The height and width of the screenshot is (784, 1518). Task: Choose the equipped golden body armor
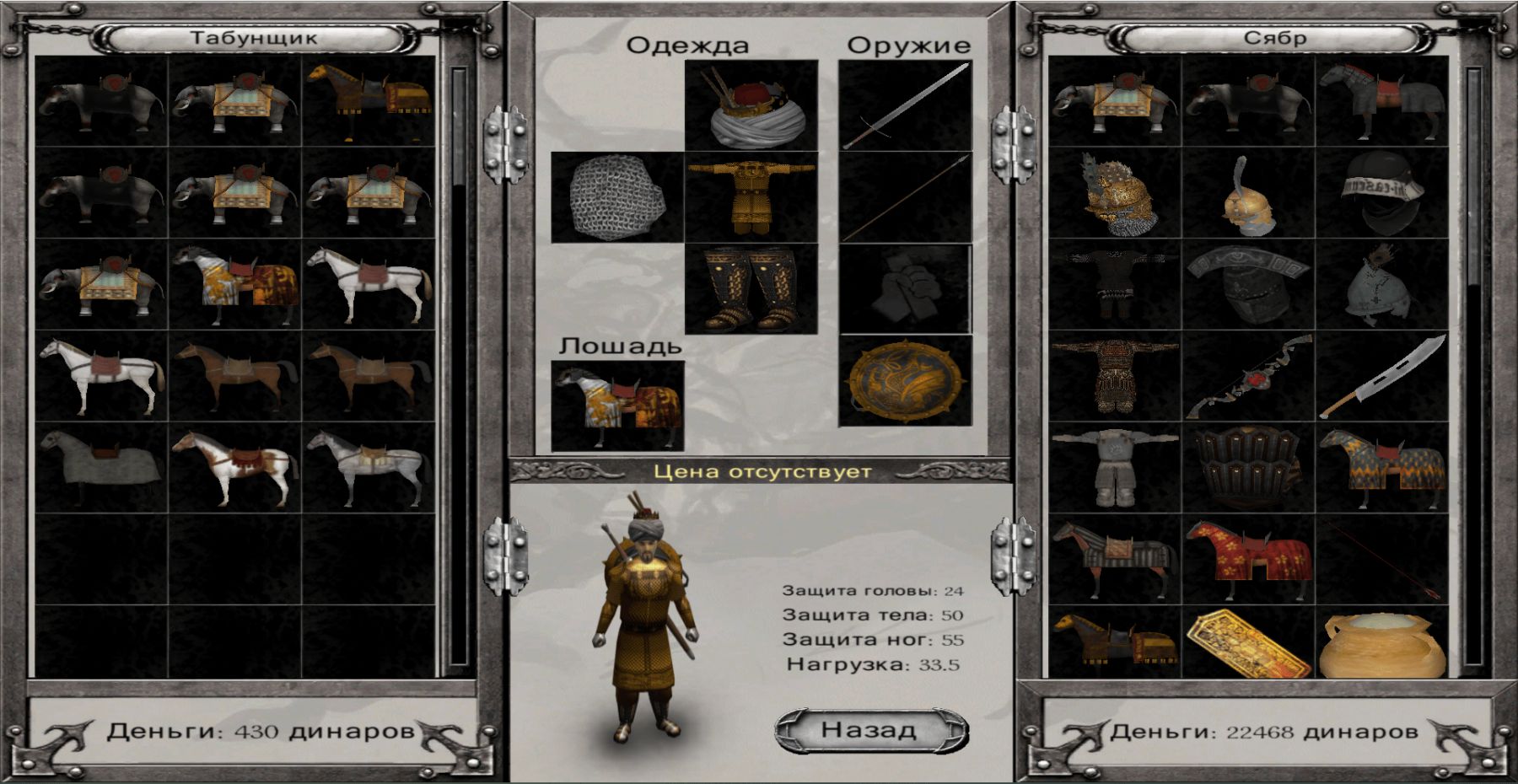tap(751, 197)
